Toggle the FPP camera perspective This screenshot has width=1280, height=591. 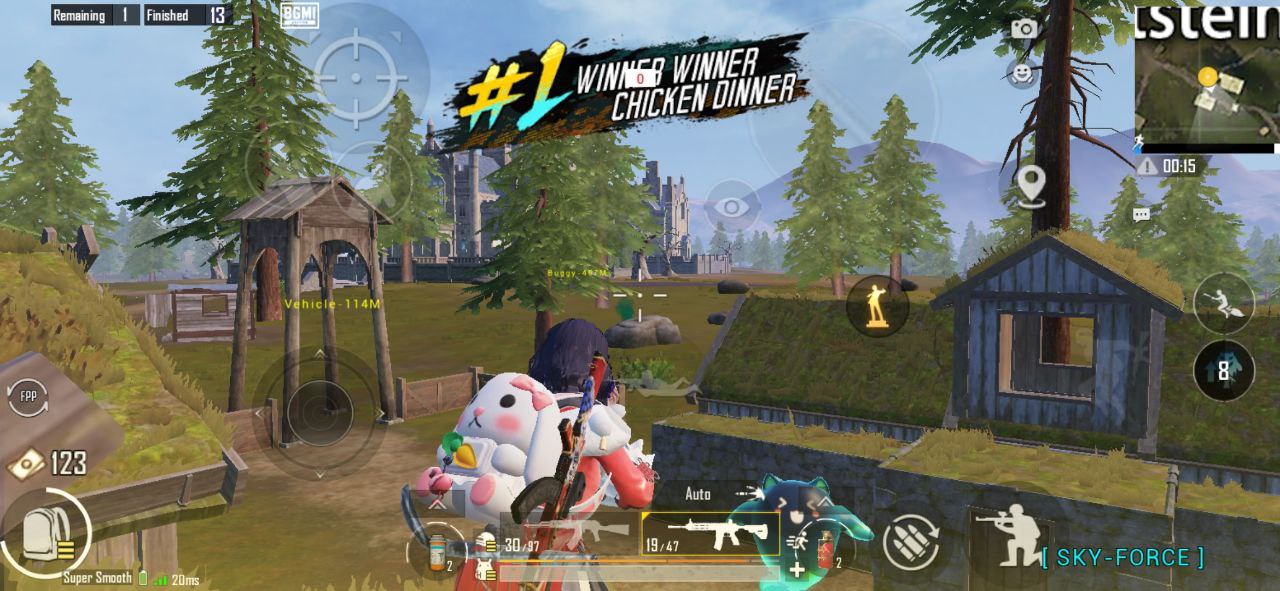tap(27, 400)
